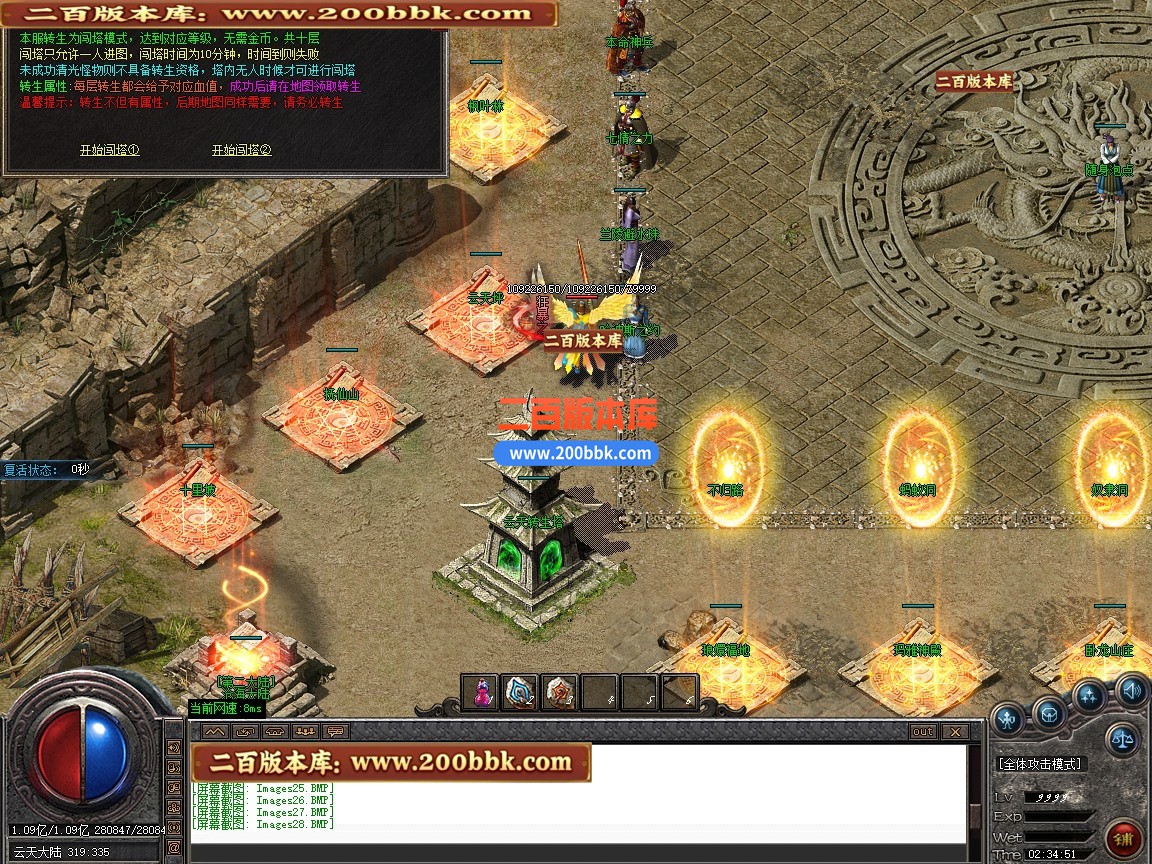
Task: Select the mountain-shaped chat channel tab
Action: tap(212, 732)
